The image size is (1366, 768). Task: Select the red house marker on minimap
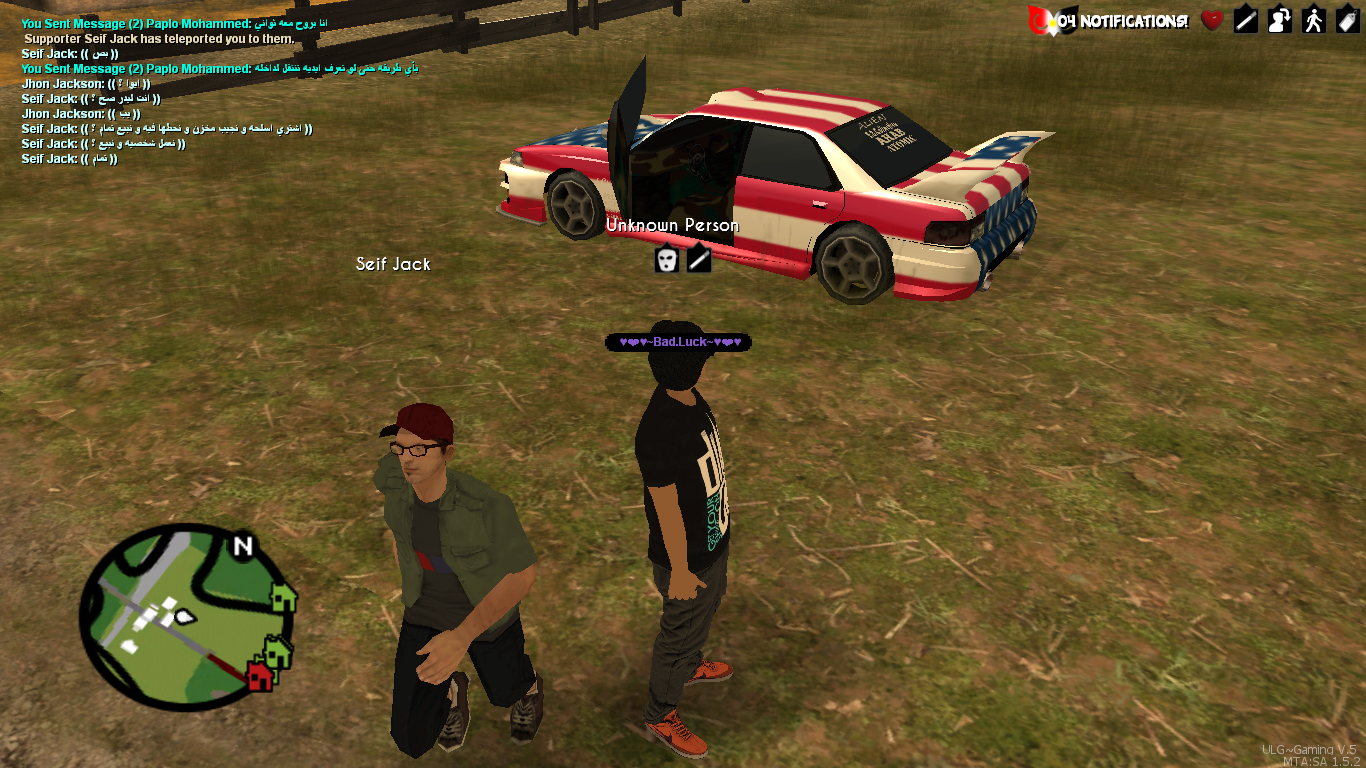258,676
